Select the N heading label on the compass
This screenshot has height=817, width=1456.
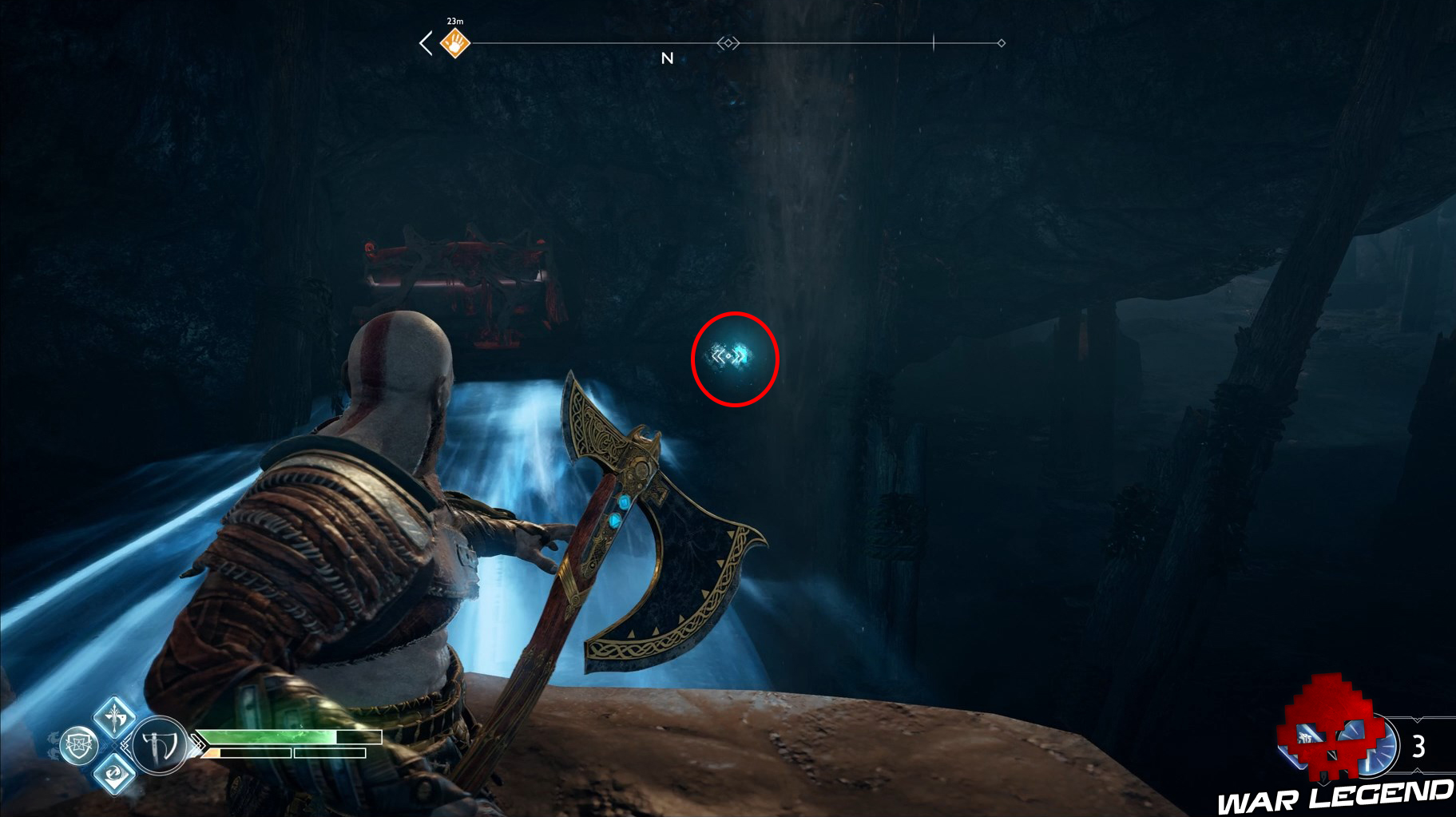(668, 58)
